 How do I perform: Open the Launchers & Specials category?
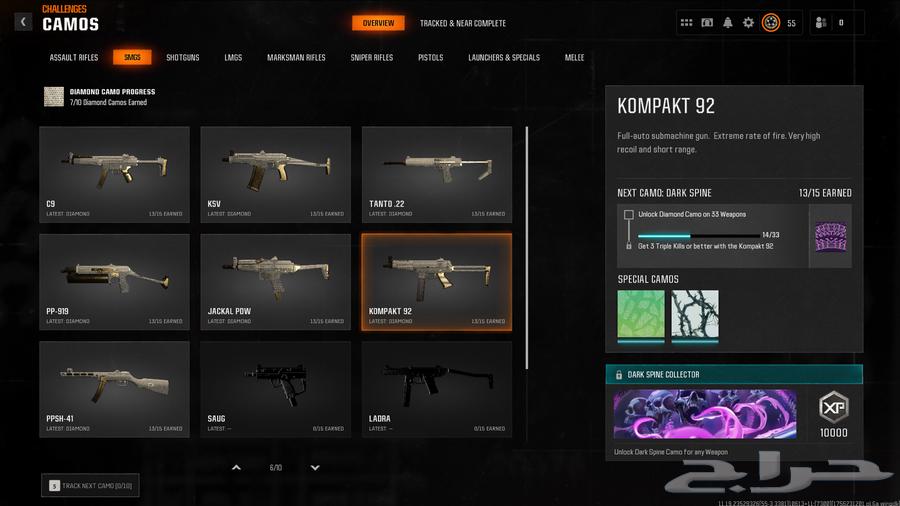[x=504, y=58]
